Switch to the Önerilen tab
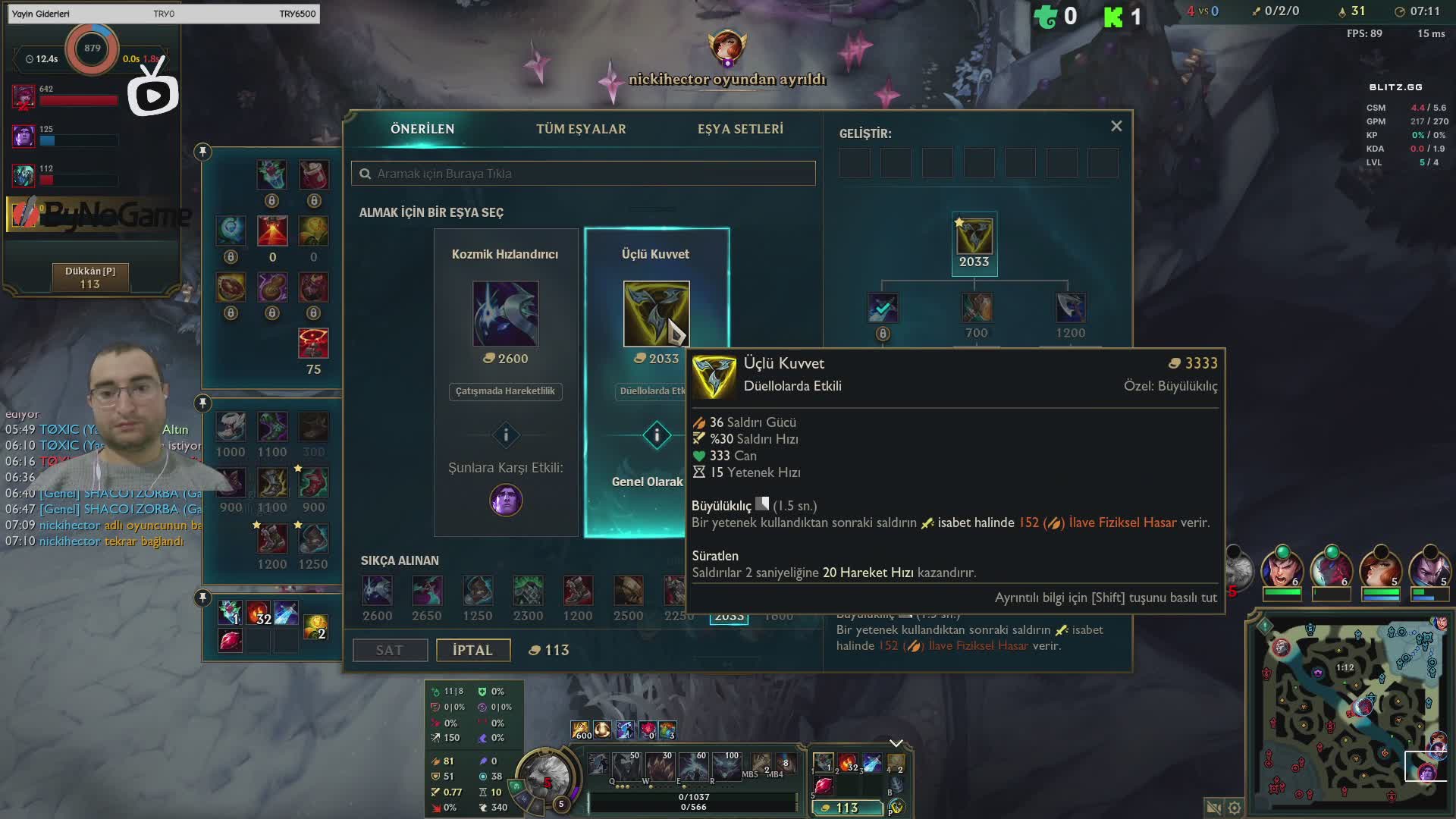The height and width of the screenshot is (819, 1456). [422, 129]
